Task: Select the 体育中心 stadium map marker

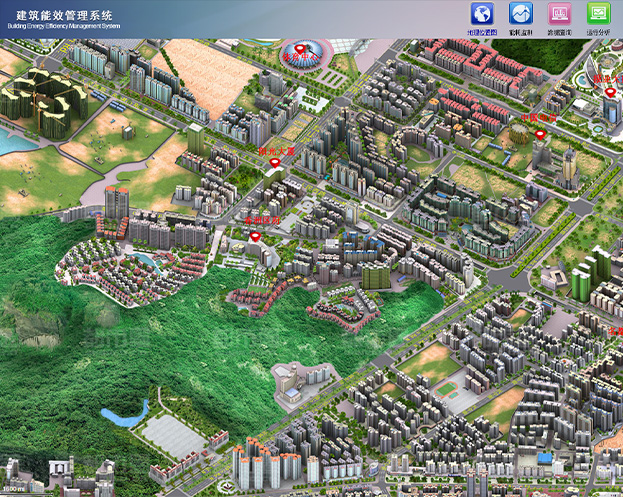Action: 301,50
